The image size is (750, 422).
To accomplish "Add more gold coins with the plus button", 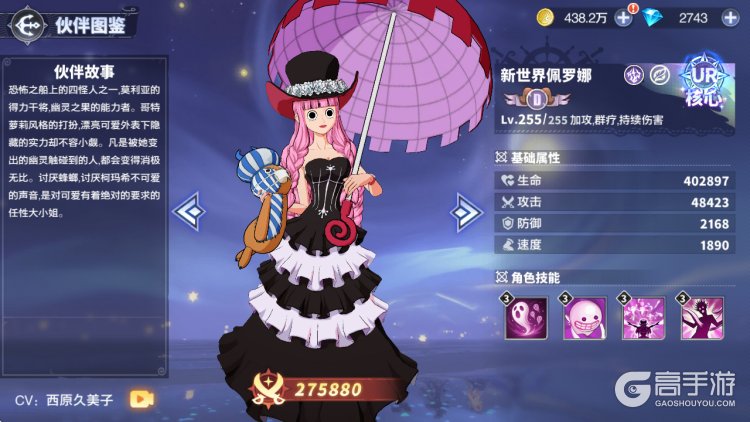I will click(x=623, y=17).
